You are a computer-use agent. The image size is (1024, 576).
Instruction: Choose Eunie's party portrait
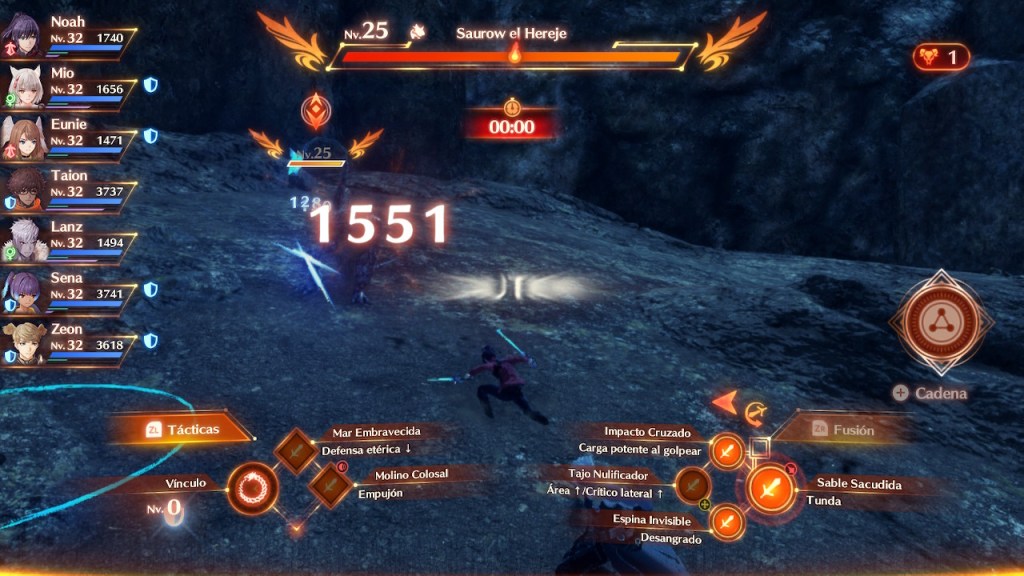tap(22, 137)
